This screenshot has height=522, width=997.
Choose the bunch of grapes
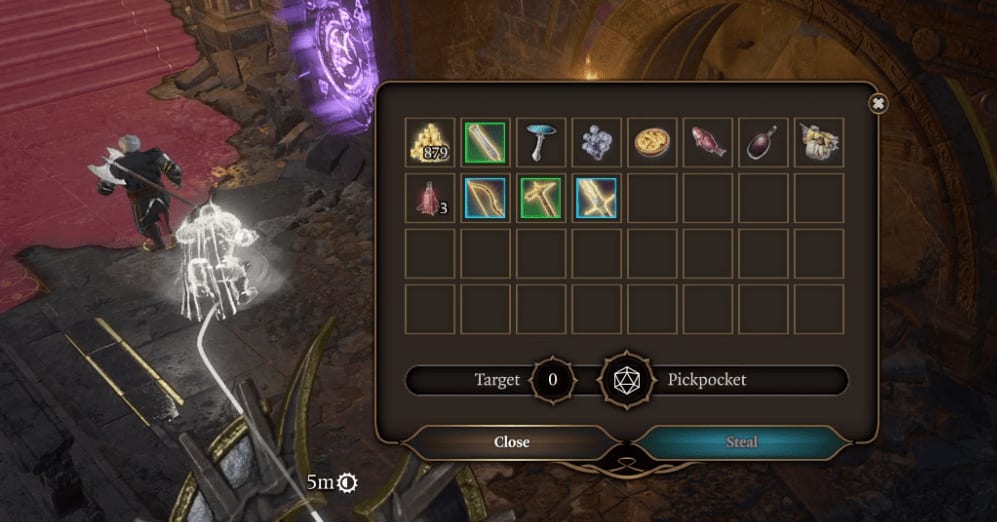click(597, 143)
